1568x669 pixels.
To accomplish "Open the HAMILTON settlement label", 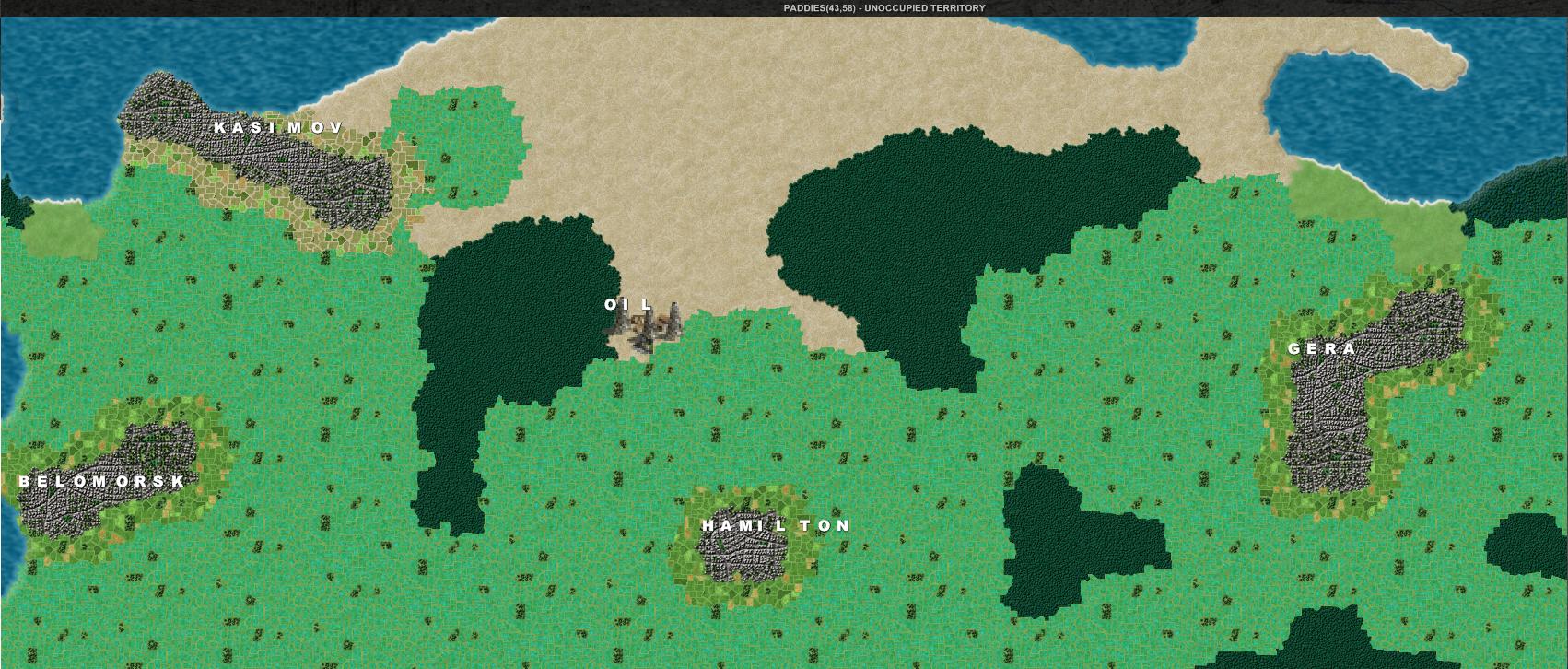I will point(775,526).
